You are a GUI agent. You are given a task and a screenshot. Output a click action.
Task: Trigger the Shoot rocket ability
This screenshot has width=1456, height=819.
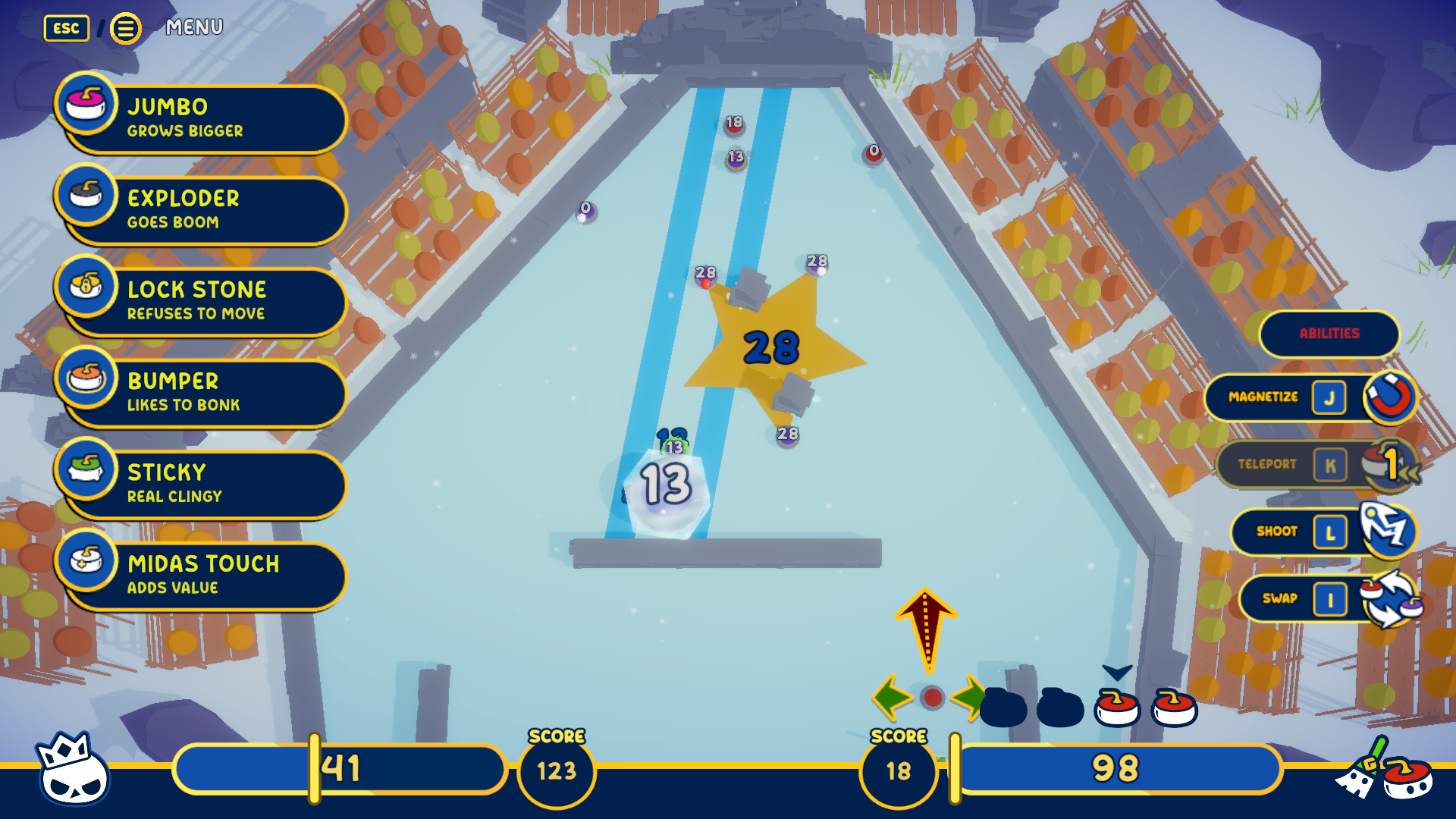[1323, 532]
